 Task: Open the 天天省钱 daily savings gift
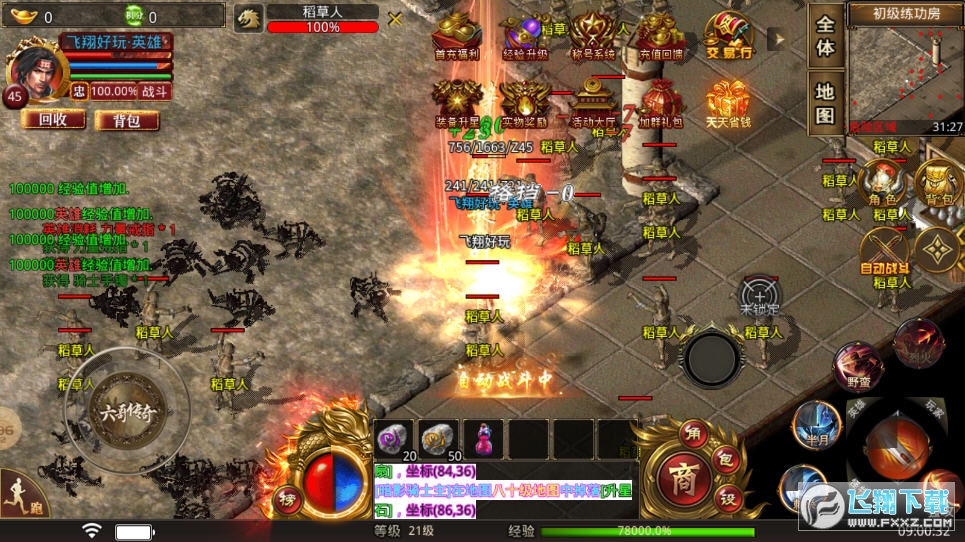pyautogui.click(x=728, y=103)
